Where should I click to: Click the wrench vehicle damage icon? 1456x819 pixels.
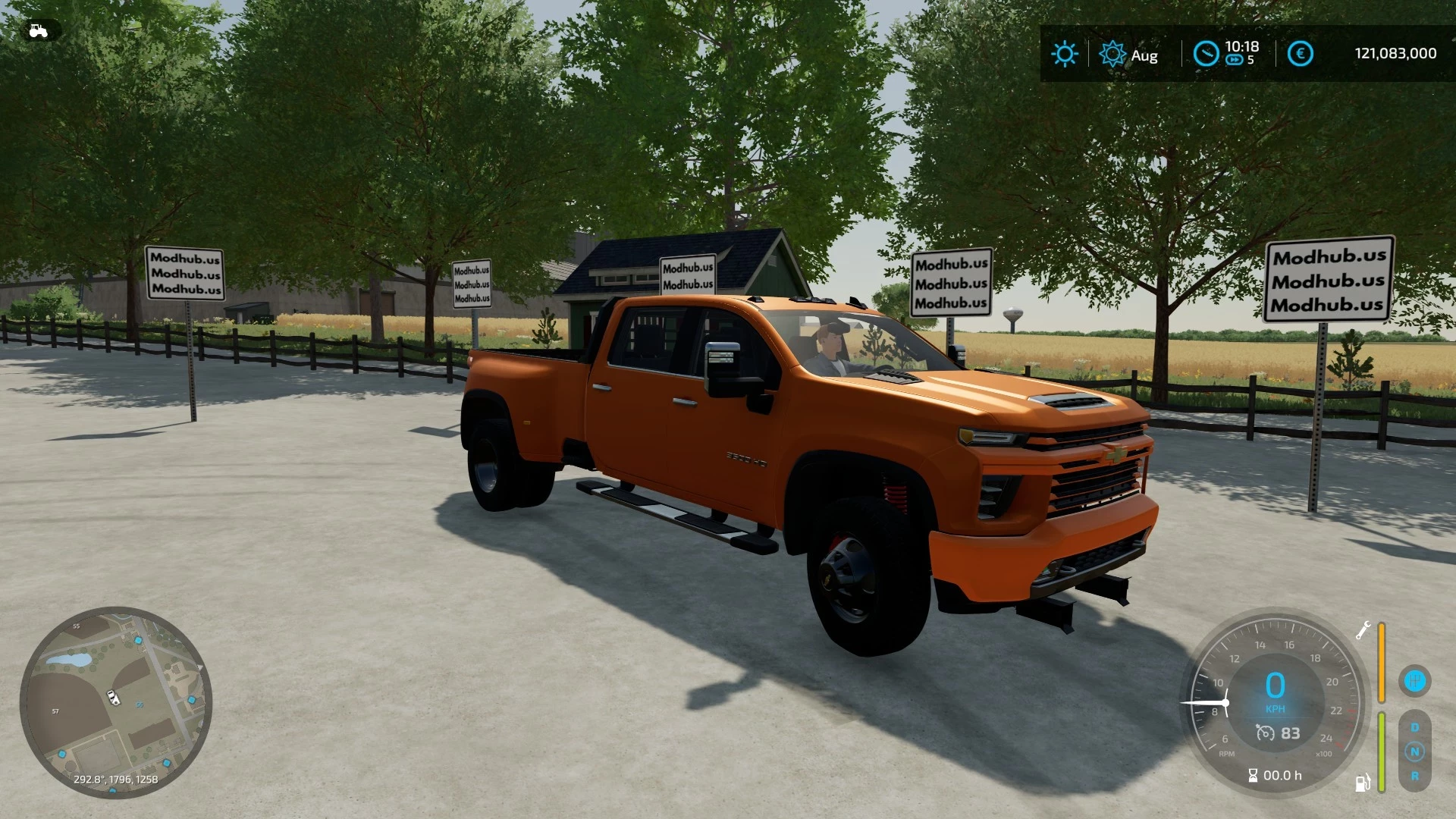pyautogui.click(x=1363, y=631)
